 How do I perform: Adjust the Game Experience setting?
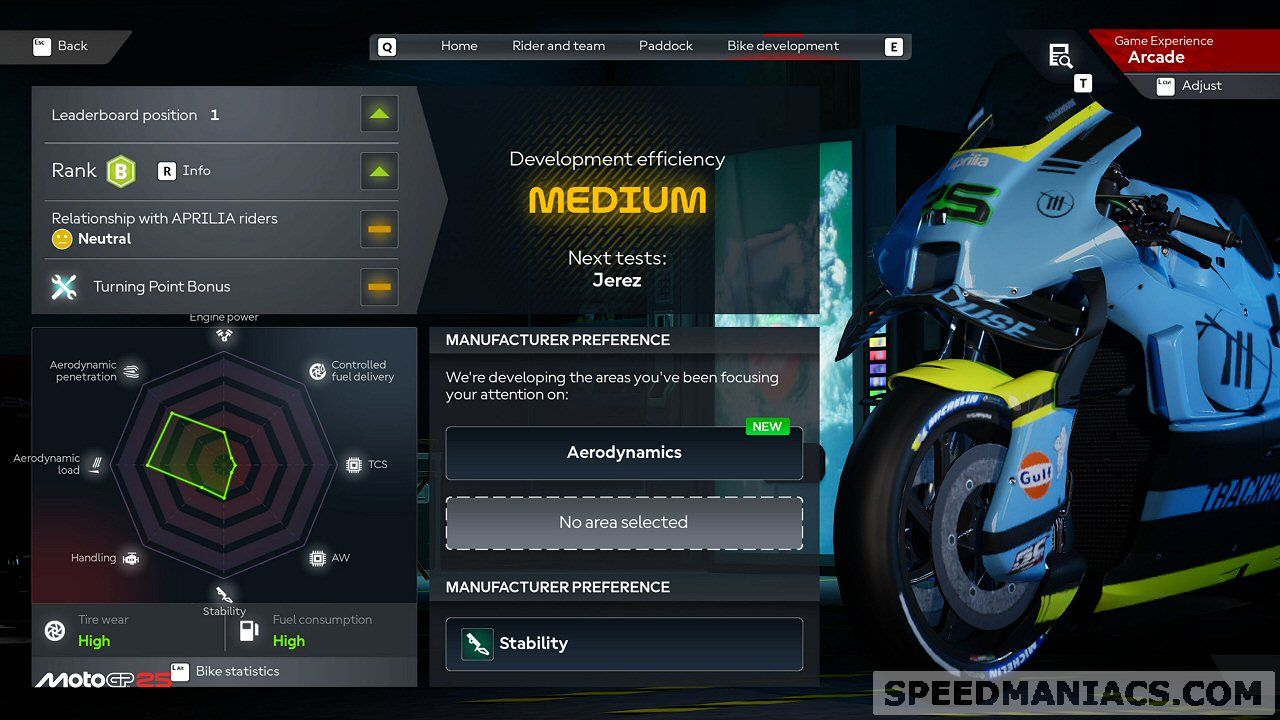click(x=1200, y=86)
